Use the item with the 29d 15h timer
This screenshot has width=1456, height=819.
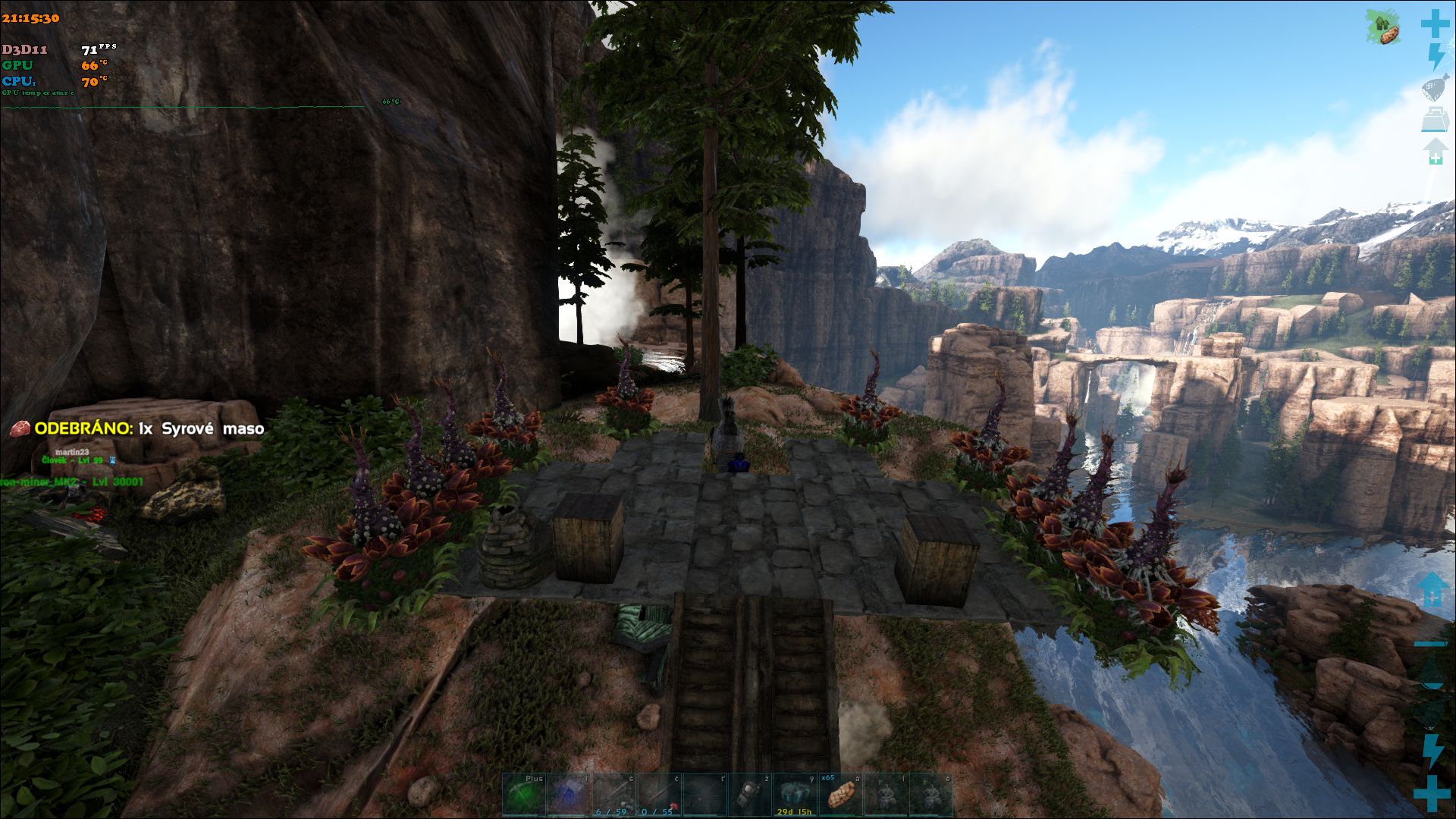(795, 795)
